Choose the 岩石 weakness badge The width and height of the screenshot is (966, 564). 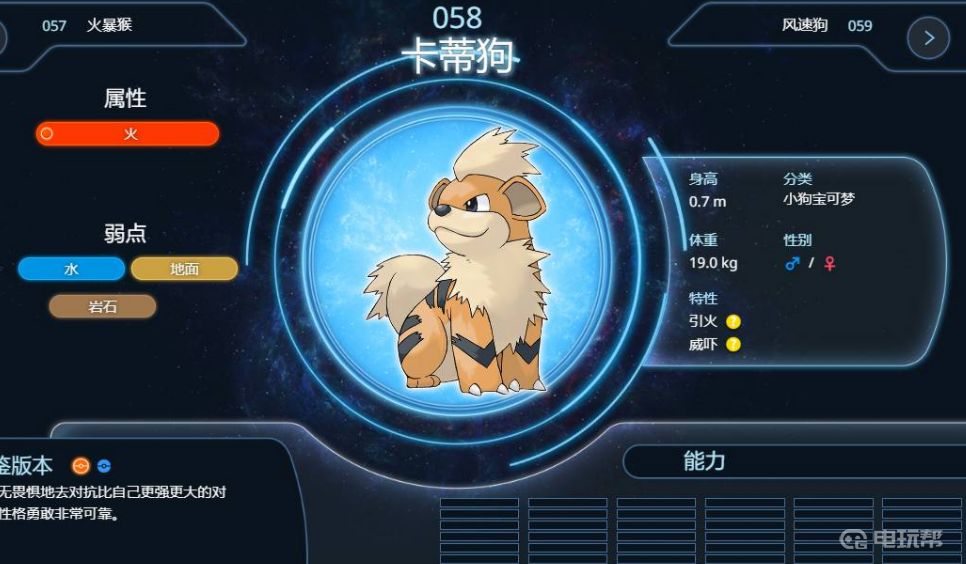point(103,307)
